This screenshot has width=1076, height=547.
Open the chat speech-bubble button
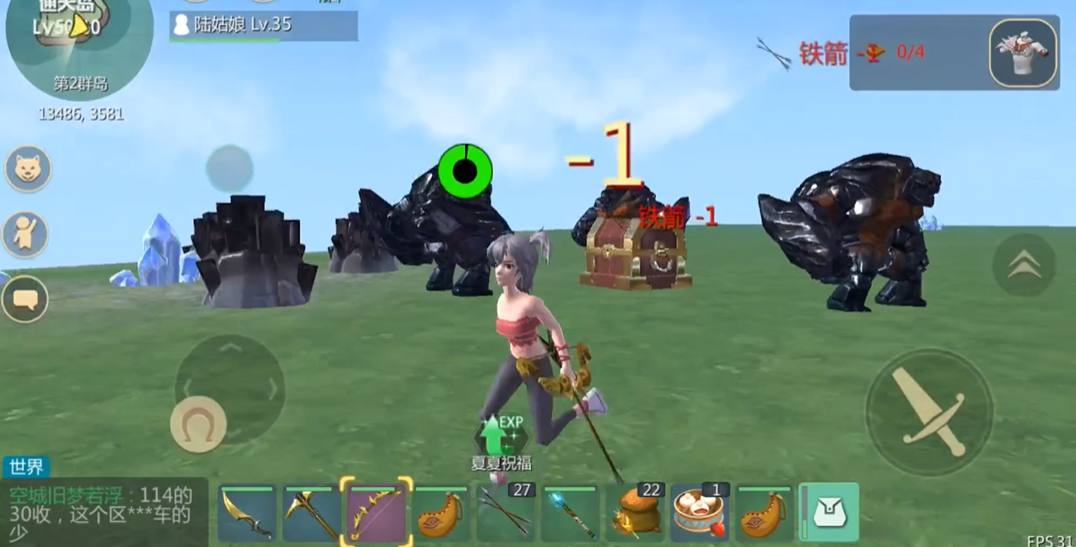(x=25, y=298)
